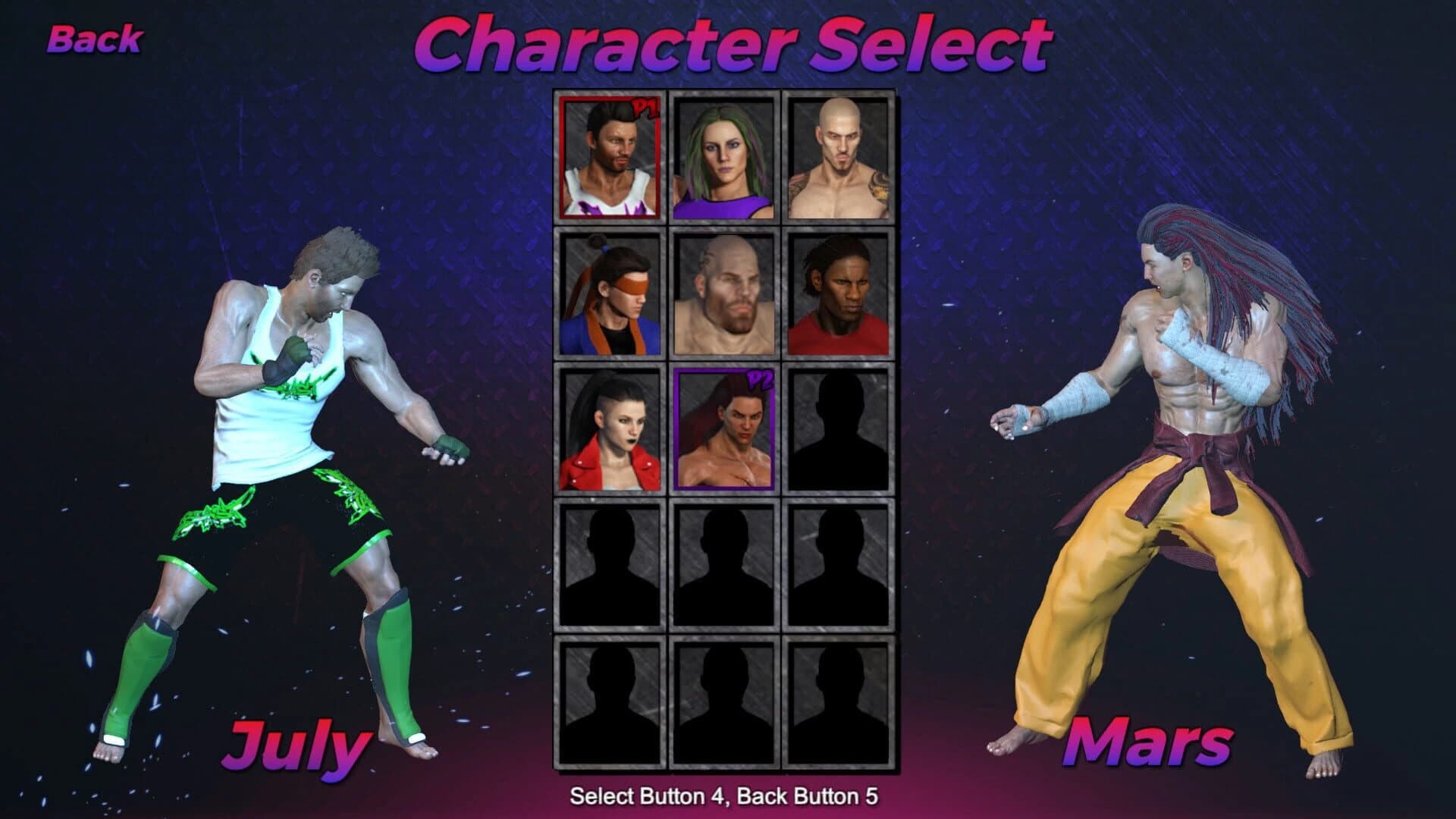The height and width of the screenshot is (819, 1456).
Task: Click the Select Button 4 instruction text
Action: (x=728, y=798)
